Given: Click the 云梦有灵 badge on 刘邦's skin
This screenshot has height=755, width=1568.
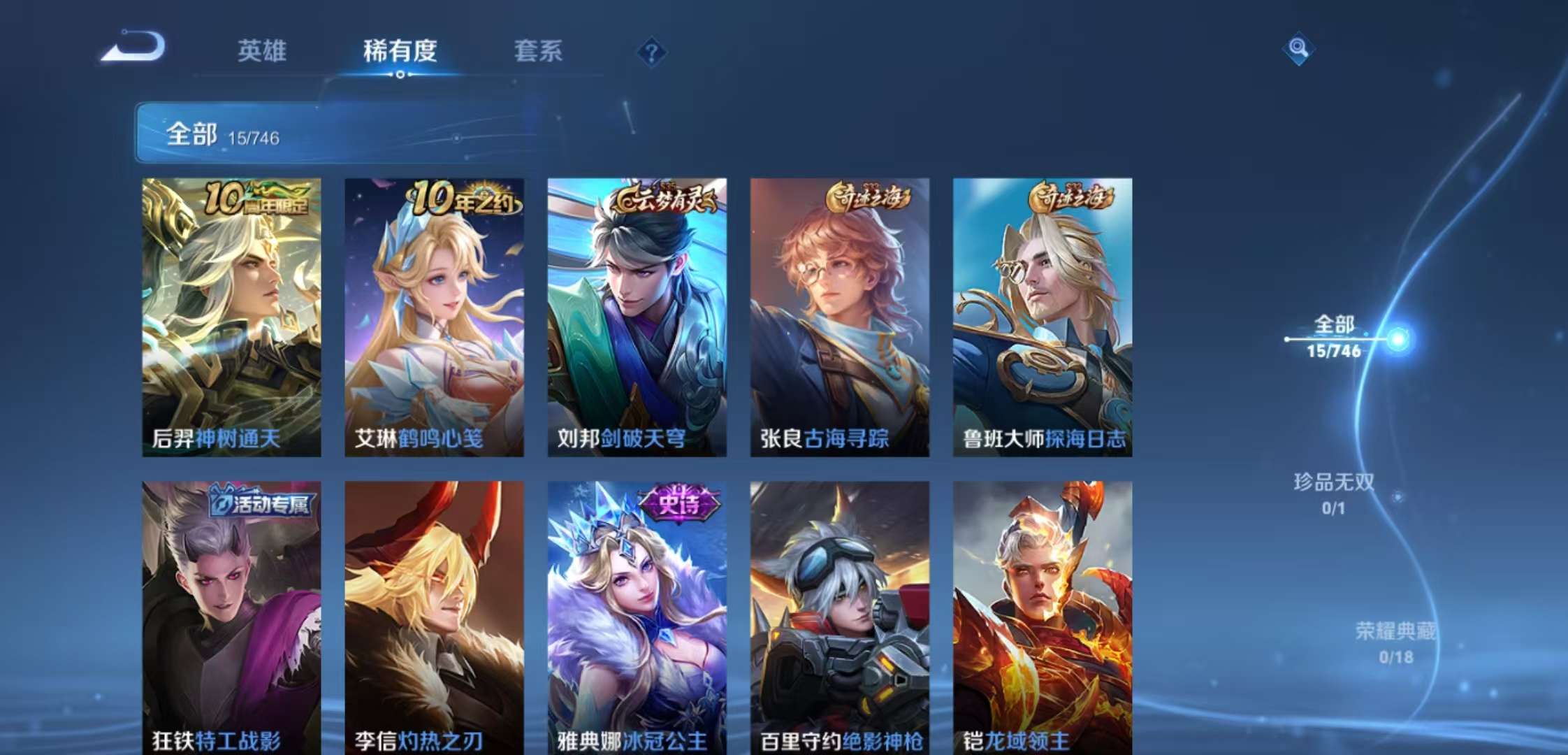Looking at the screenshot, I should click(666, 198).
